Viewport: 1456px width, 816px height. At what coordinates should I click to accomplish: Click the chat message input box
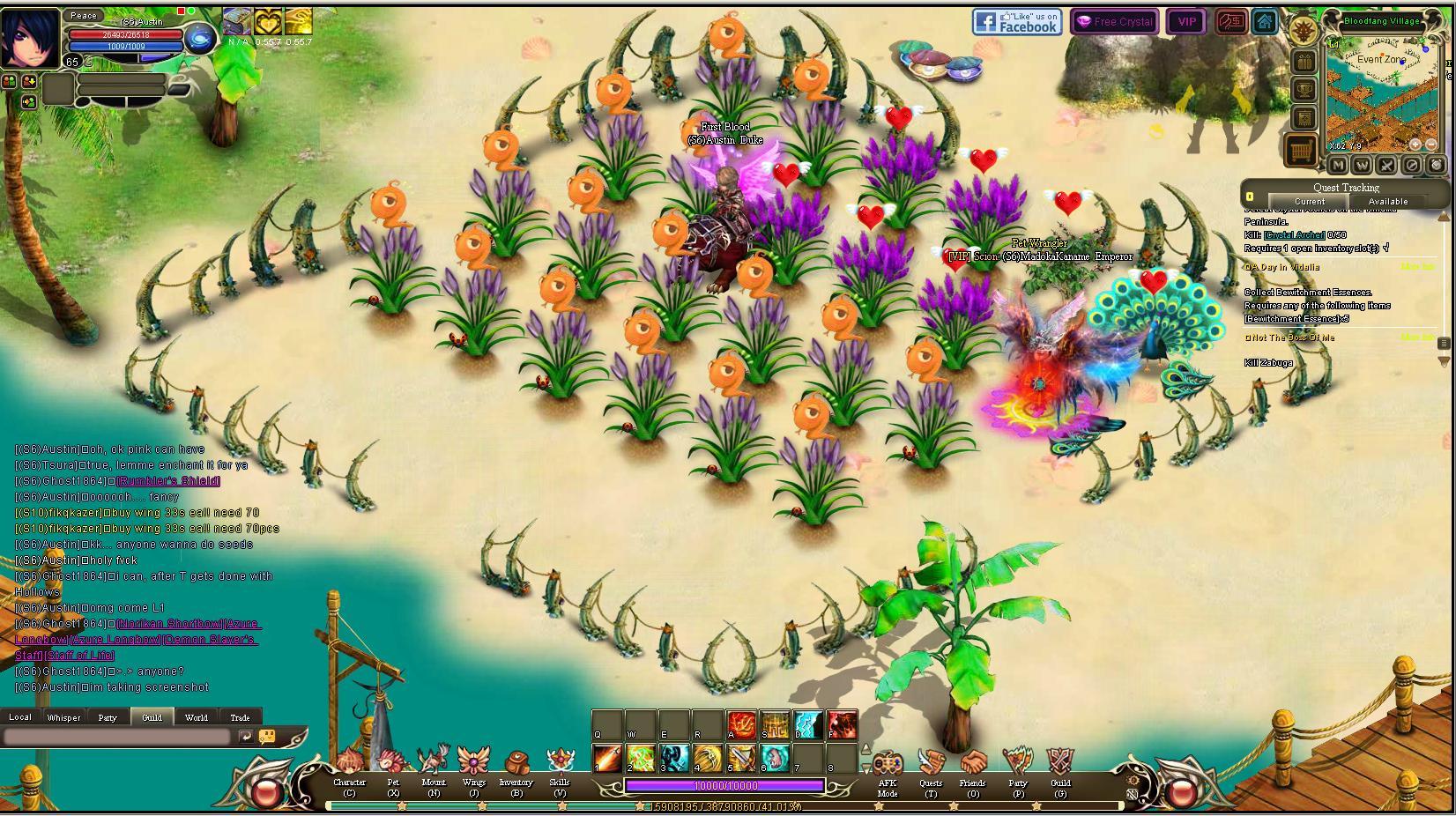pyautogui.click(x=118, y=737)
